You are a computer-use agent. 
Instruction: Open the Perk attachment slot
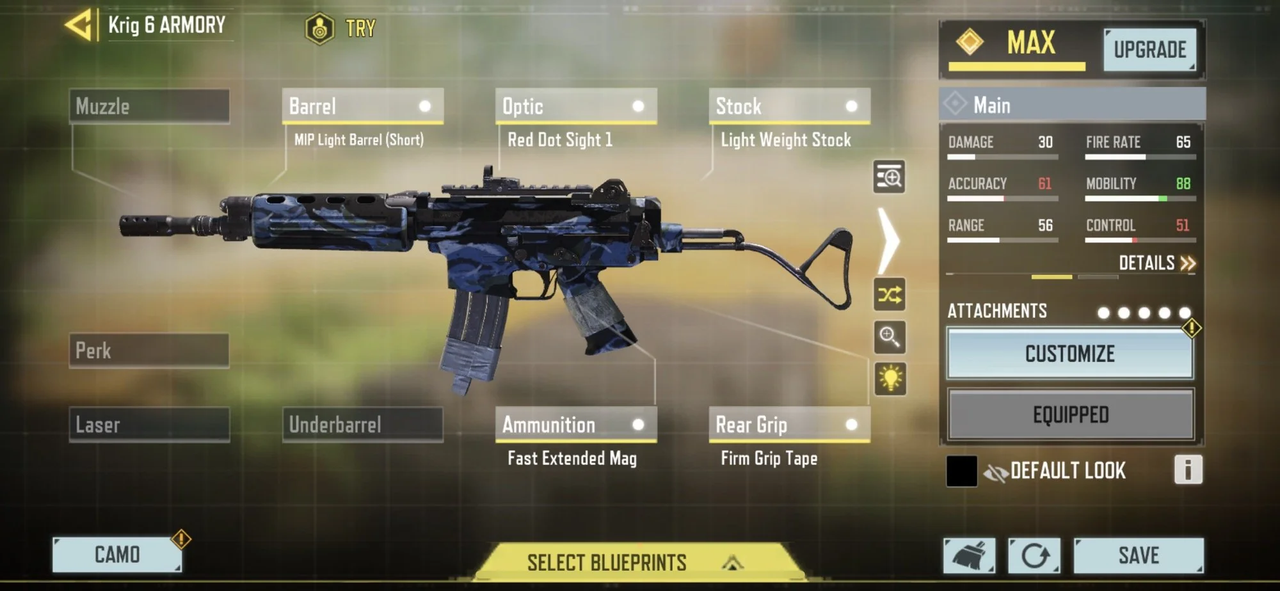(x=149, y=351)
